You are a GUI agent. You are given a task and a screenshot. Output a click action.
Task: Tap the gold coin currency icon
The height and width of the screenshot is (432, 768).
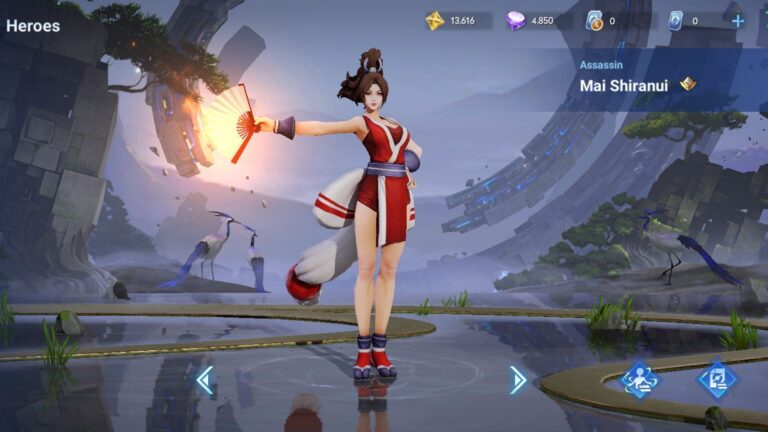(x=434, y=20)
